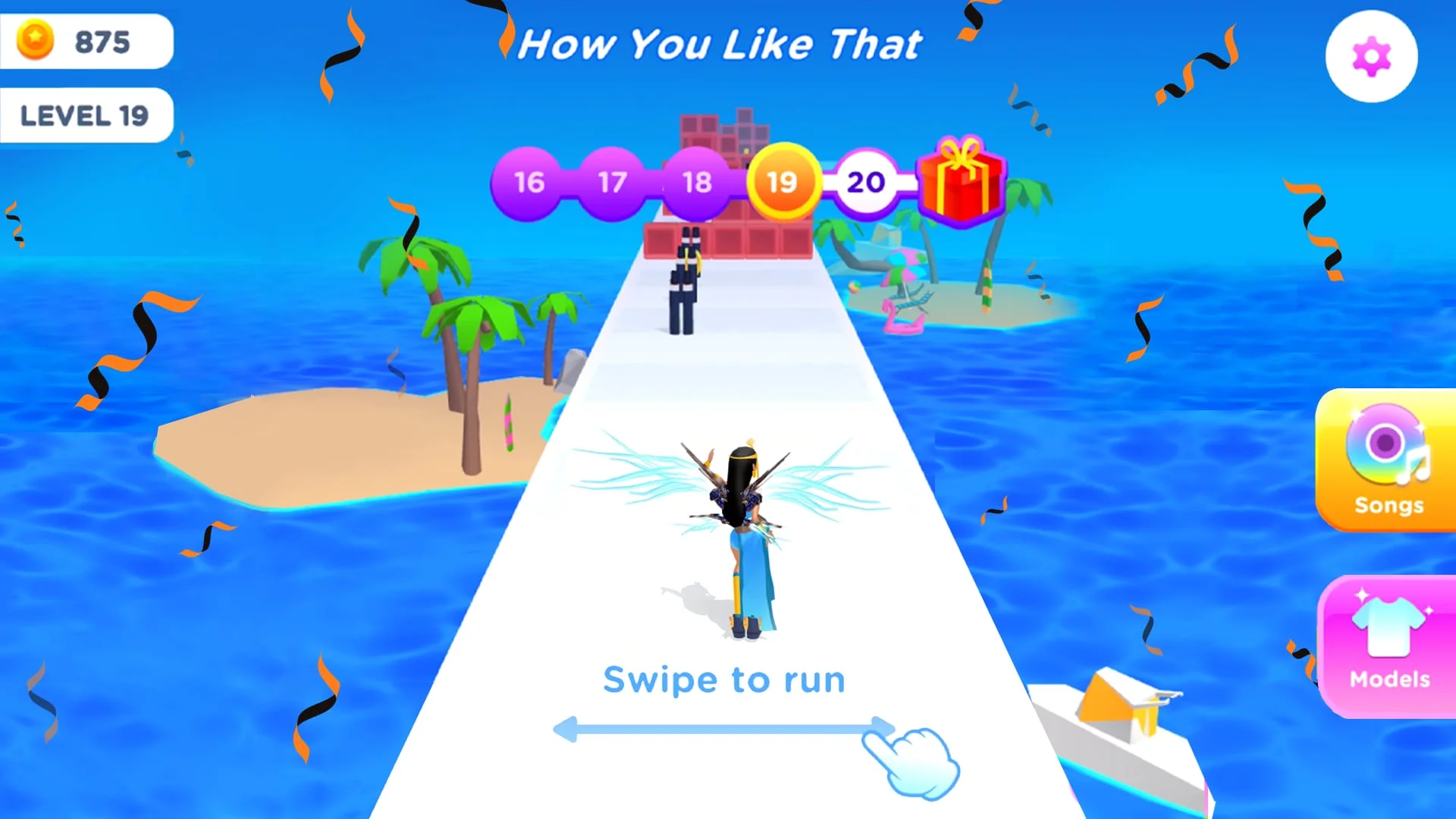
Task: Tap the Songs button label
Action: coord(1388,505)
